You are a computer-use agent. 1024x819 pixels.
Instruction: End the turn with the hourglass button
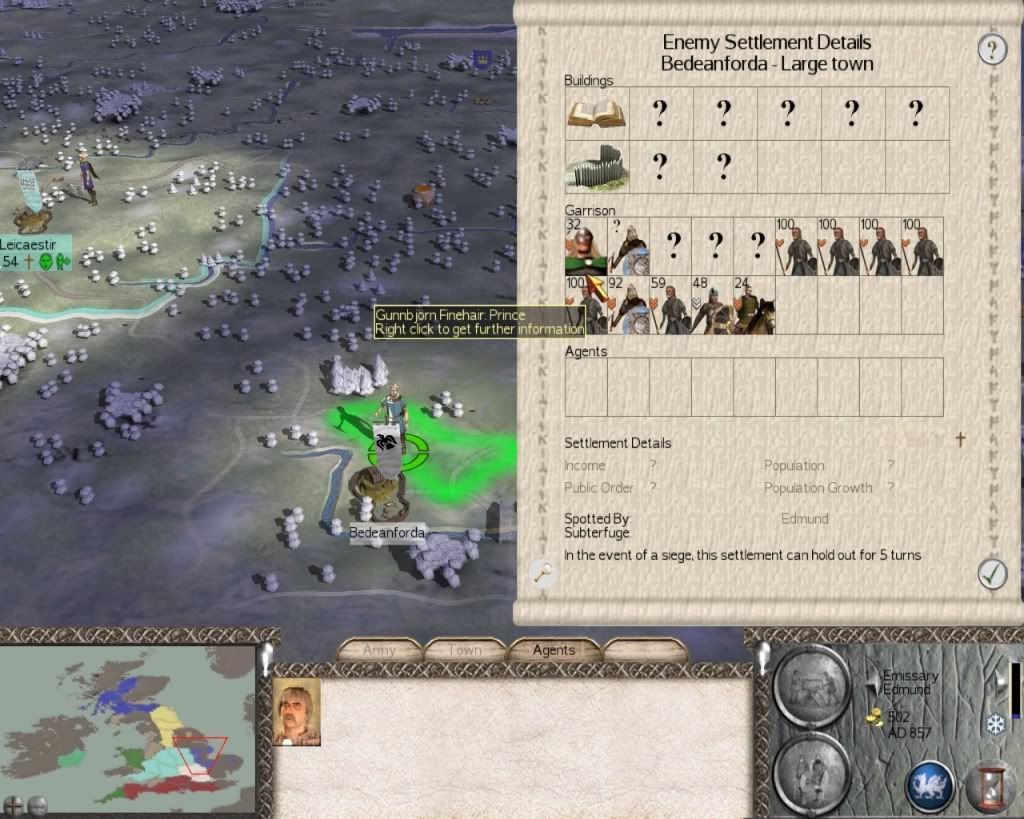[x=989, y=785]
